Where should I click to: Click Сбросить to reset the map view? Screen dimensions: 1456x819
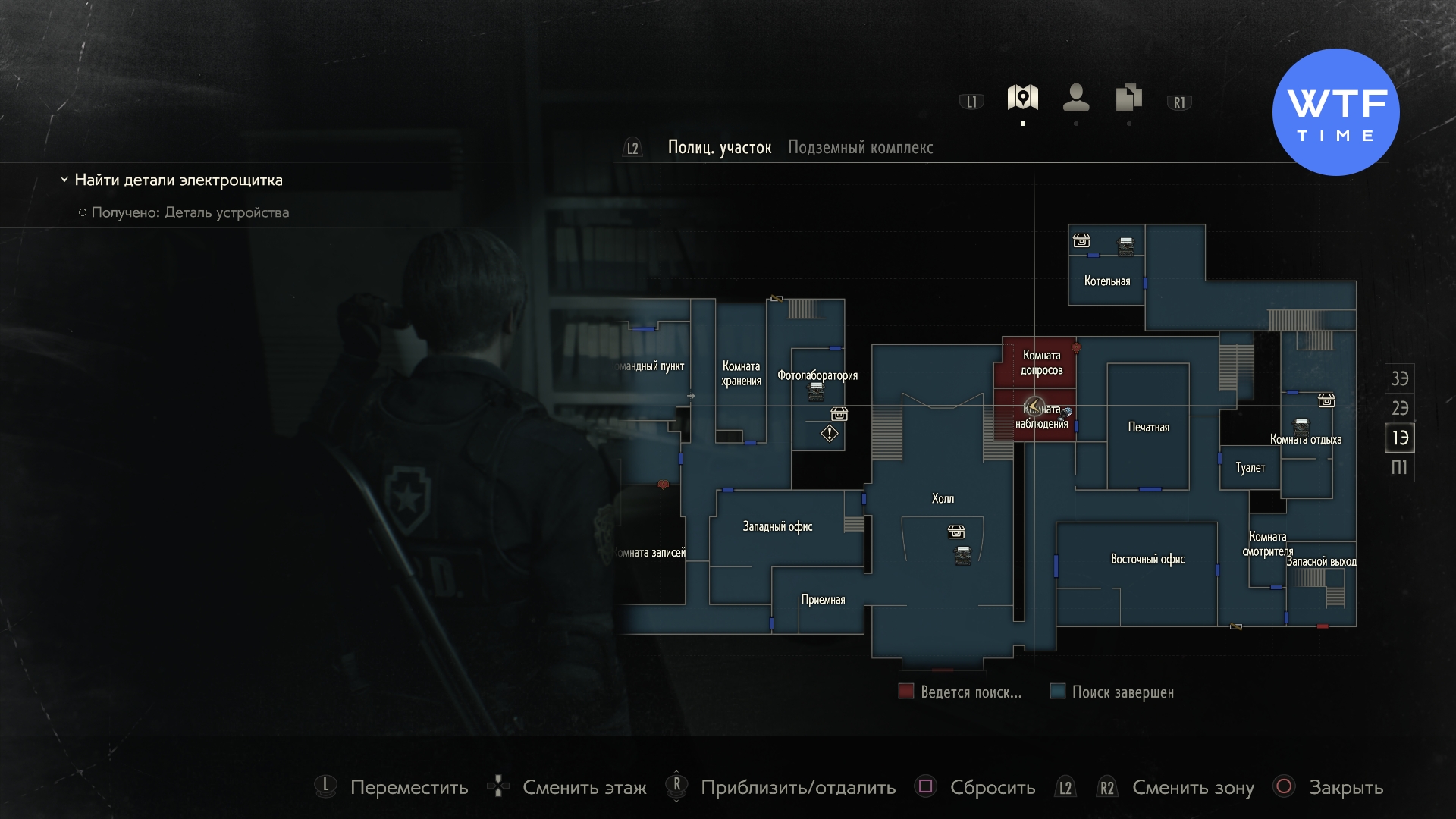pos(991,788)
